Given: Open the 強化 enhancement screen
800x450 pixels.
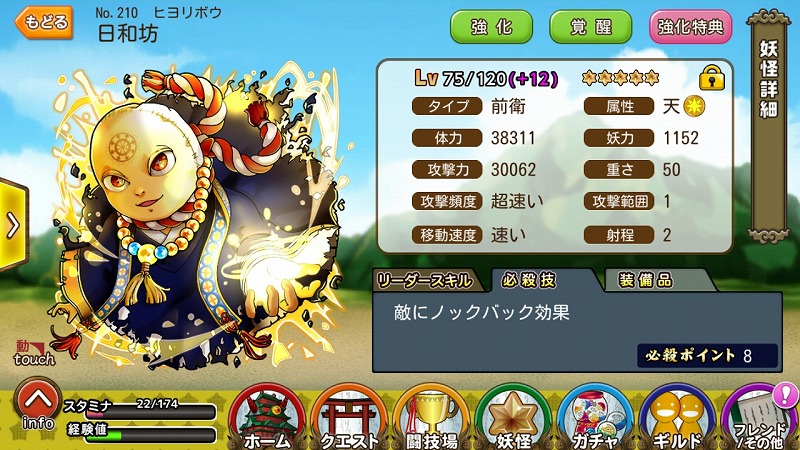Looking at the screenshot, I should point(492,26).
